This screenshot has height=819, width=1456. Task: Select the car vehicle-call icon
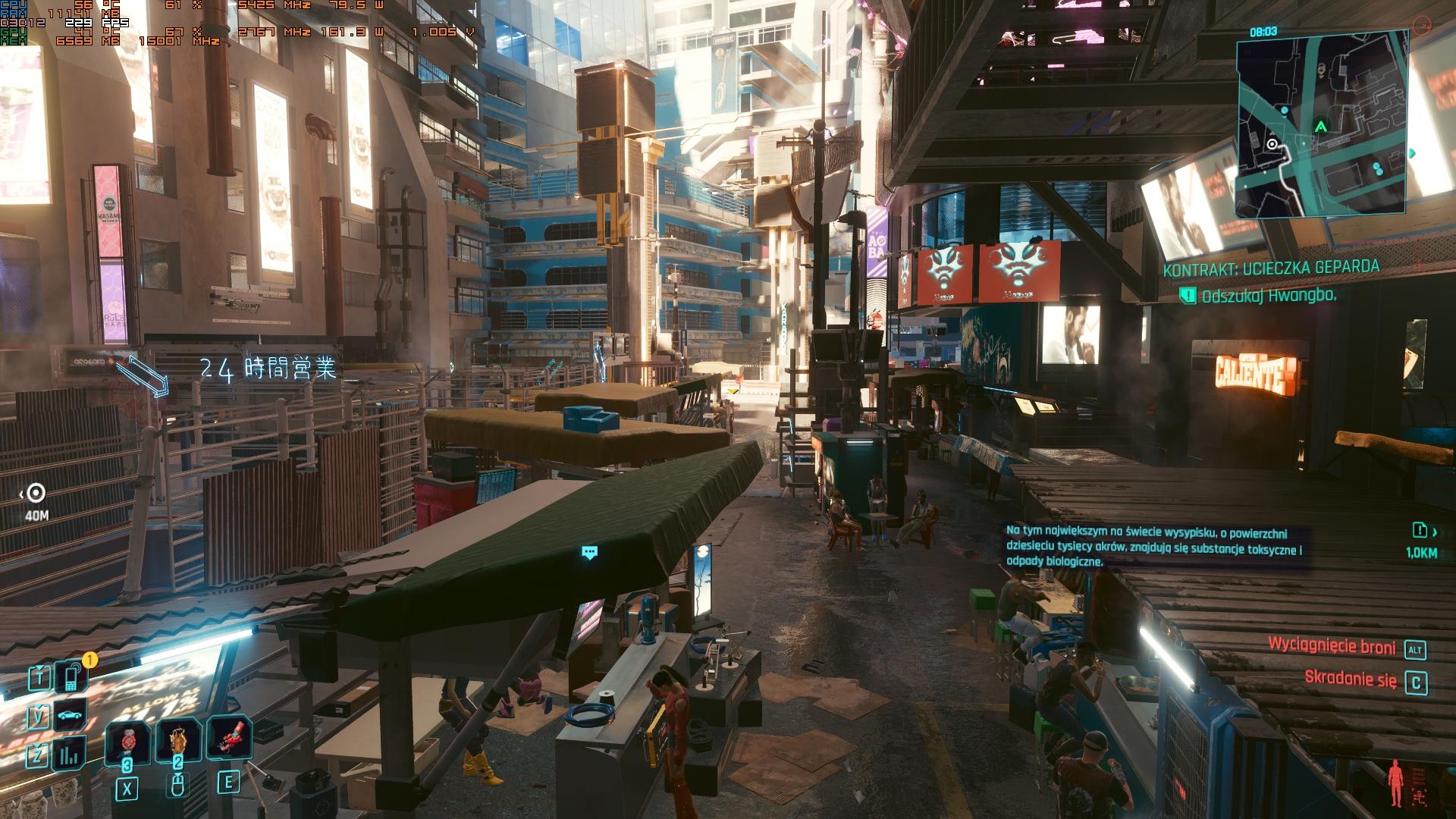point(71,715)
